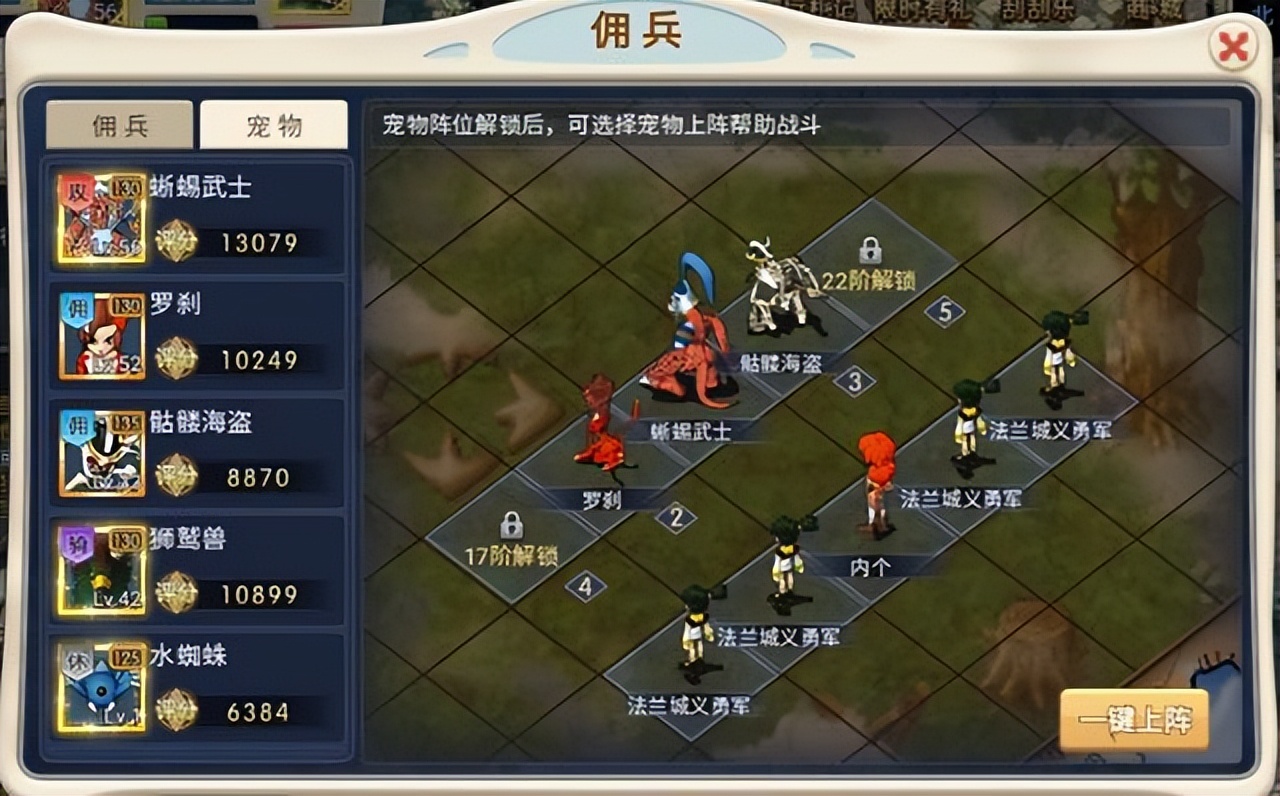Screen dimensions: 1280x796
Task: Open the 限时有礼 icon in the top bar
Action: pyautogui.click(x=925, y=10)
